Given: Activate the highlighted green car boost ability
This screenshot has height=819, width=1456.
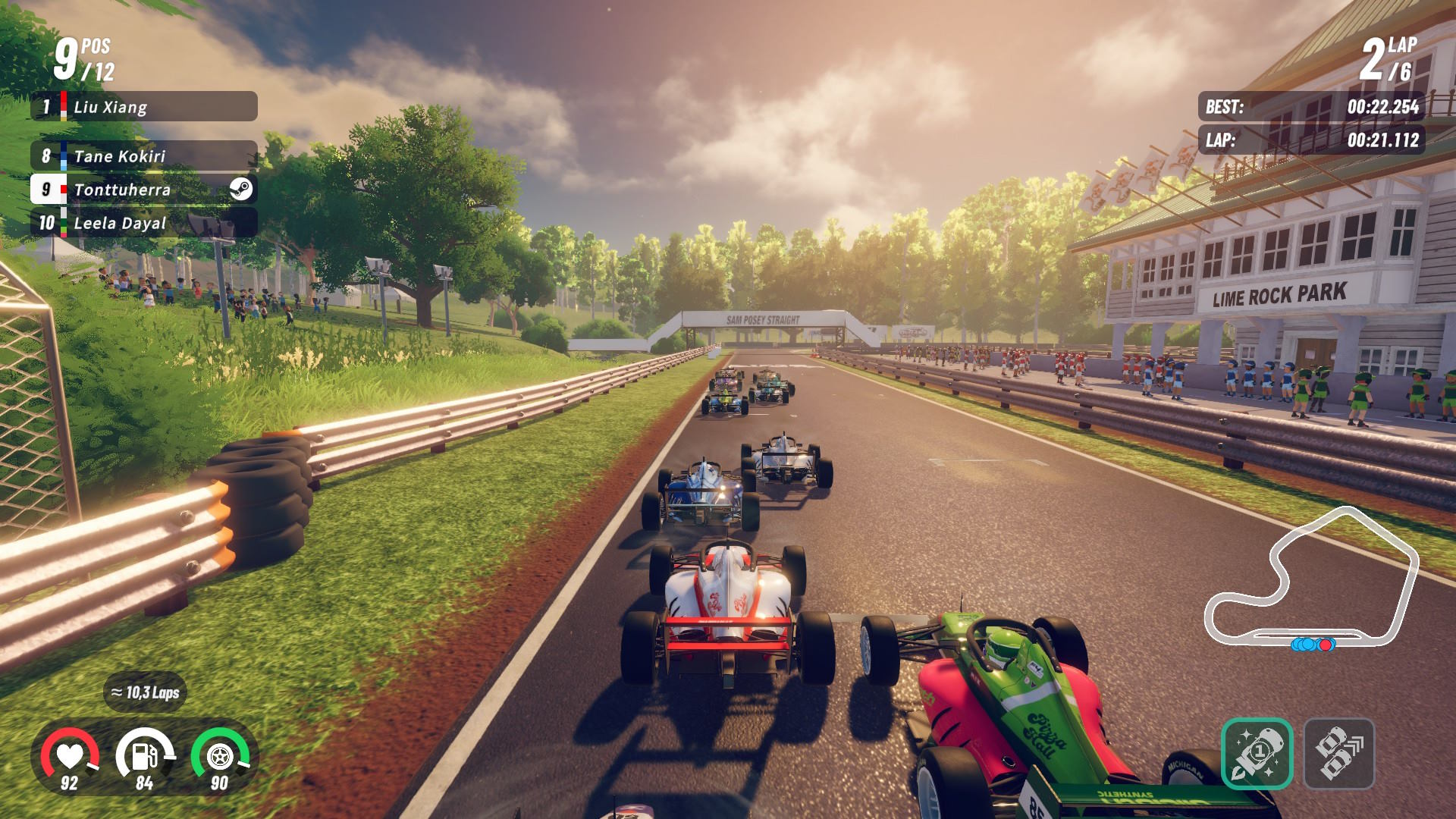Looking at the screenshot, I should 1257,754.
